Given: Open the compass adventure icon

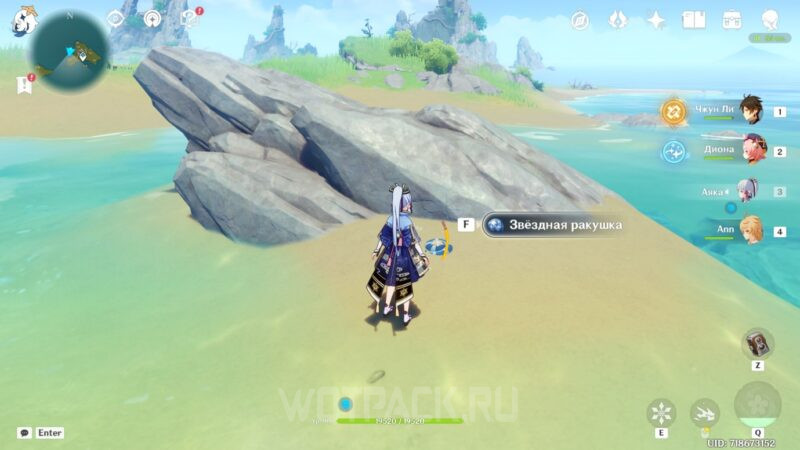Looking at the screenshot, I should 579,20.
